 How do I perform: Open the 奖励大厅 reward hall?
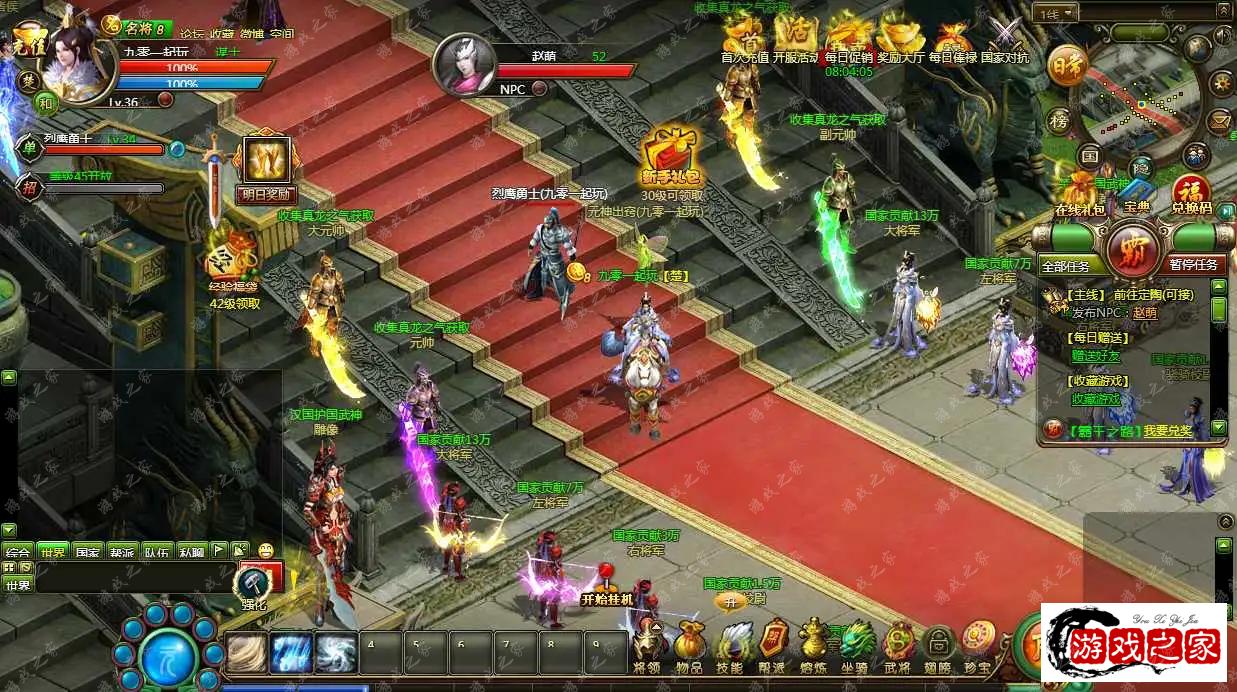(x=900, y=40)
